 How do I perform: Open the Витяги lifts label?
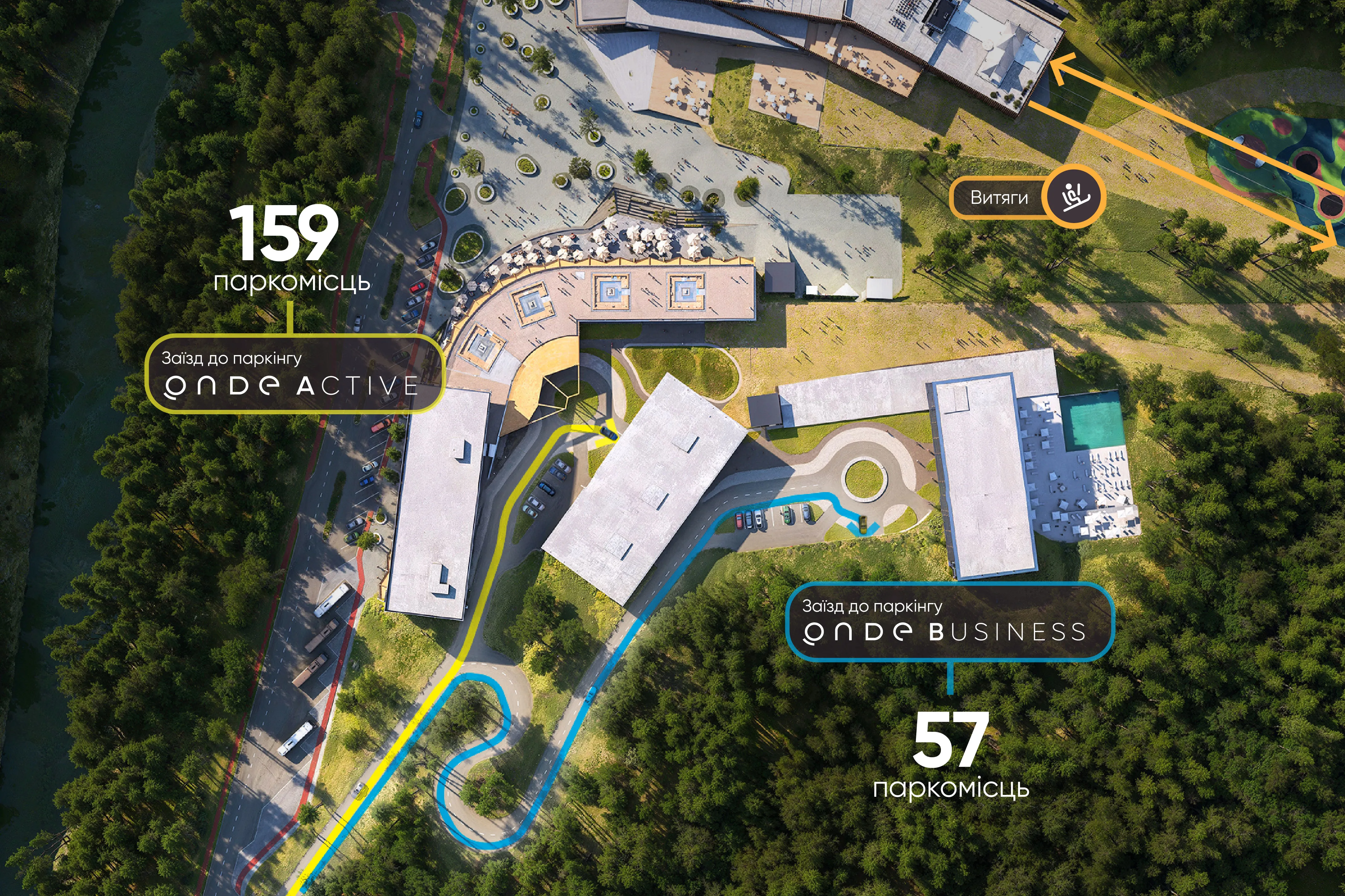point(999,198)
